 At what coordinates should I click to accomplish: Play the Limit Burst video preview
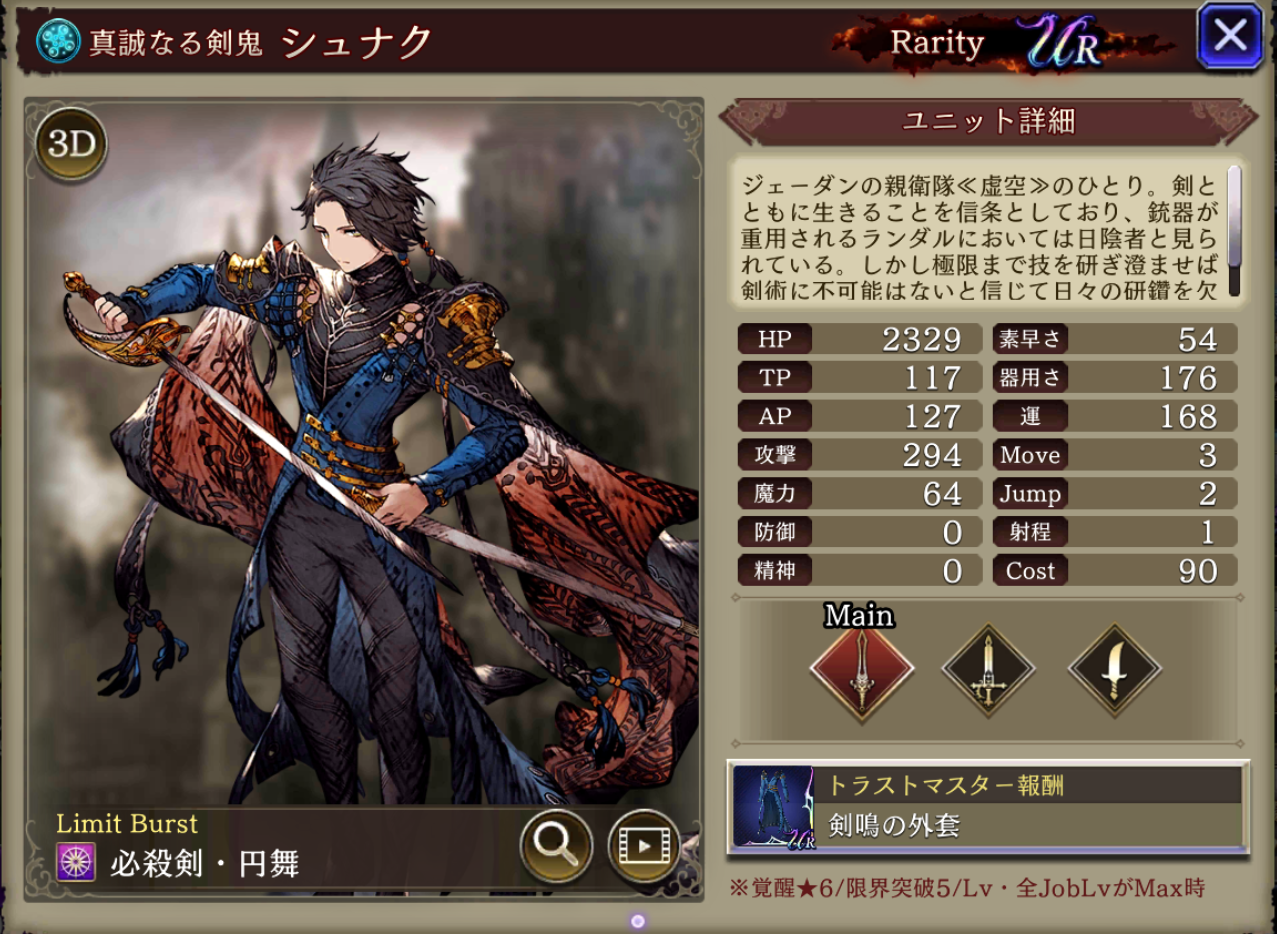[x=642, y=845]
